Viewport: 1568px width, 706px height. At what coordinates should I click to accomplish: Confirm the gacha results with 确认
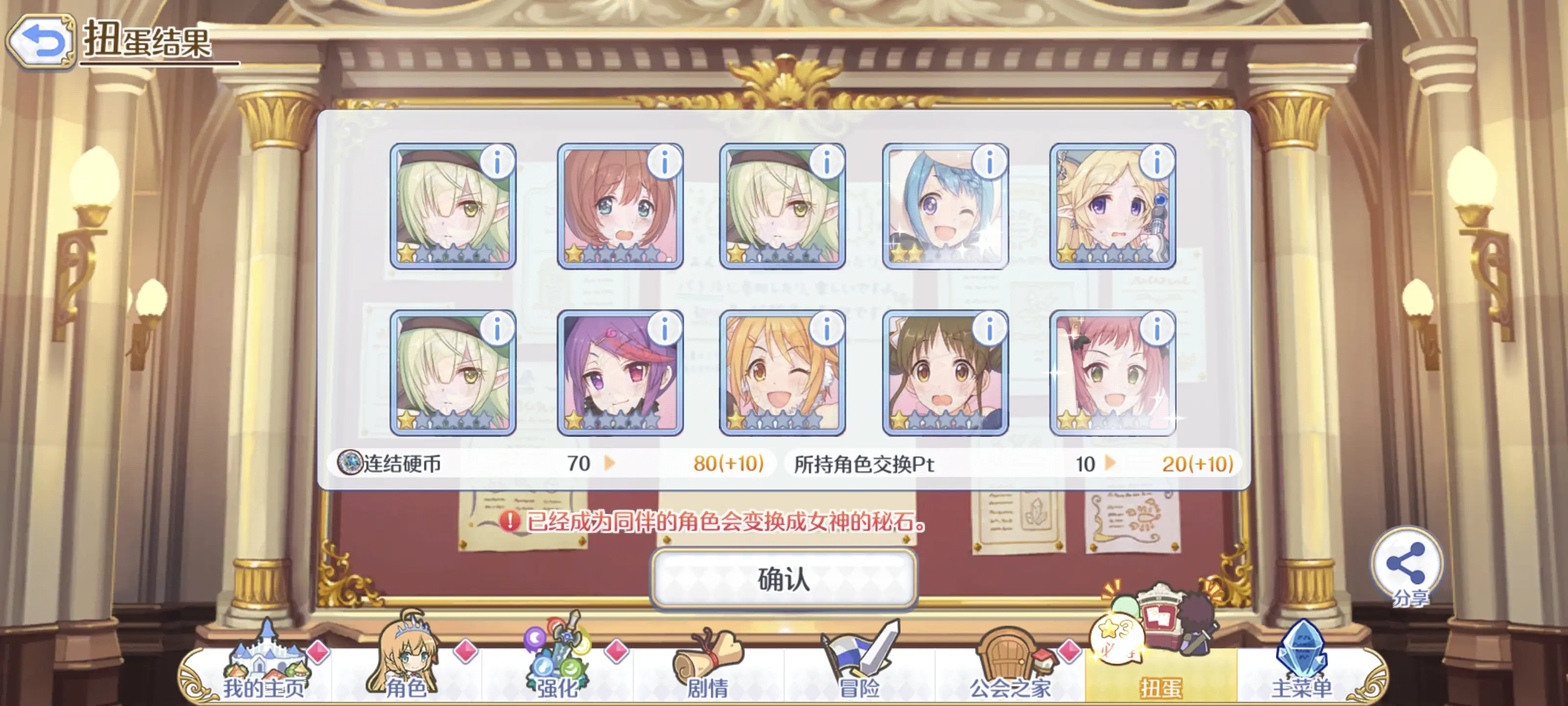784,579
